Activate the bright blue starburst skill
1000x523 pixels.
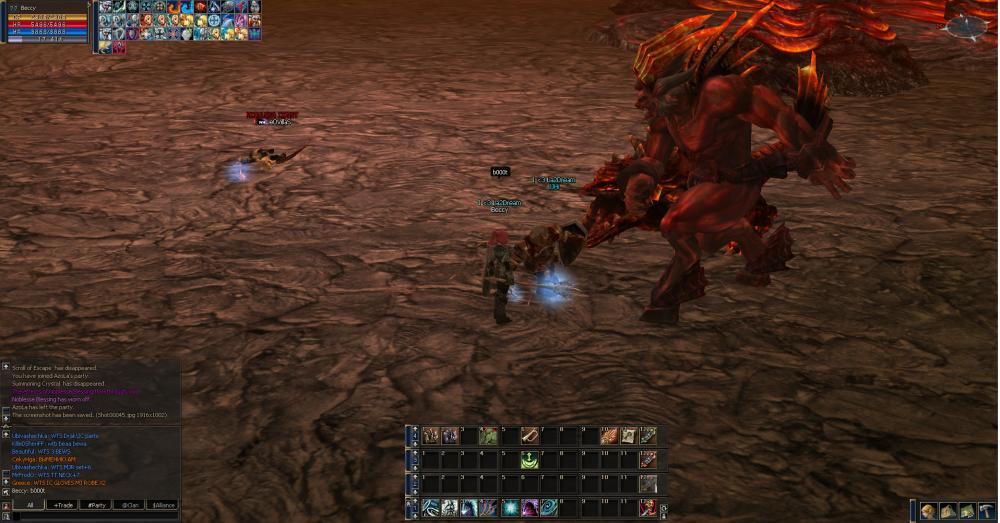coord(509,508)
